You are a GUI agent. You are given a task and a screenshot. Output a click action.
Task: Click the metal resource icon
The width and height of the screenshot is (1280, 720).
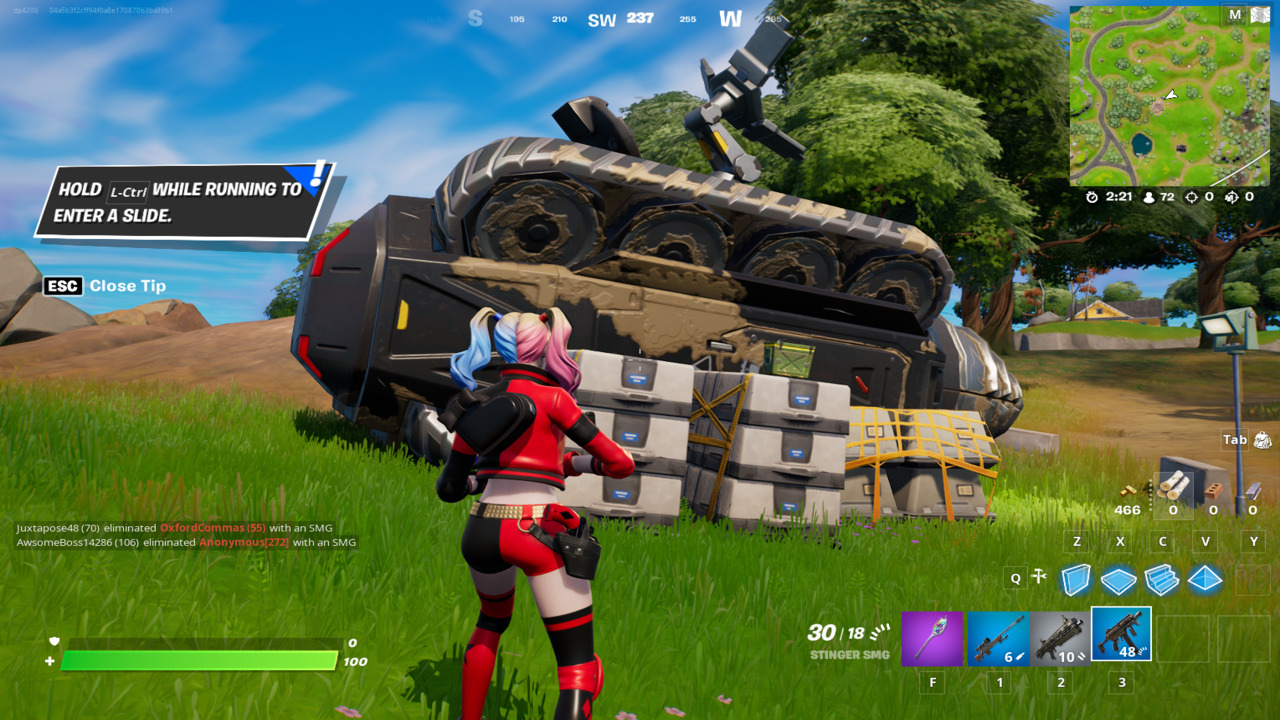1254,490
